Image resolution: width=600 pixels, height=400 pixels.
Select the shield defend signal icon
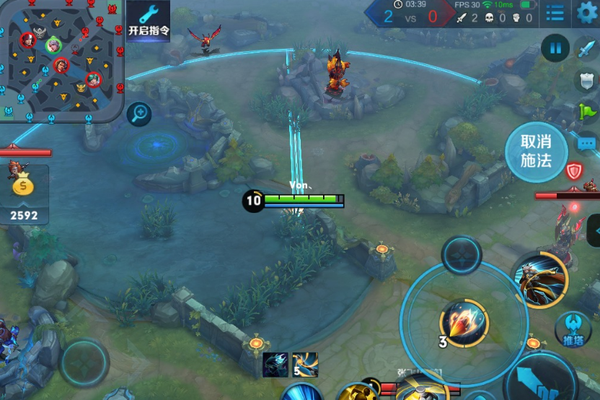pyautogui.click(x=586, y=79)
